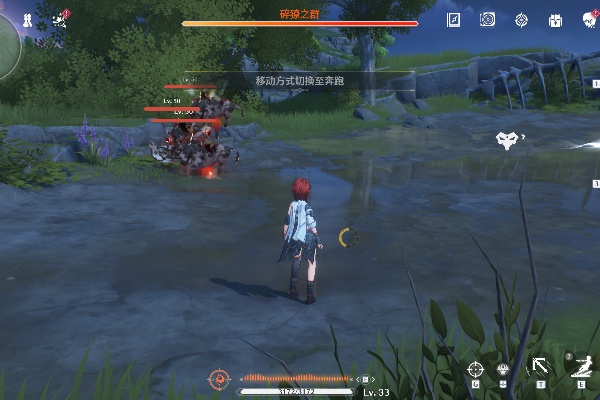Fire the grapple arrow tool
Image resolution: width=600 pixels, height=400 pixels.
[540, 367]
